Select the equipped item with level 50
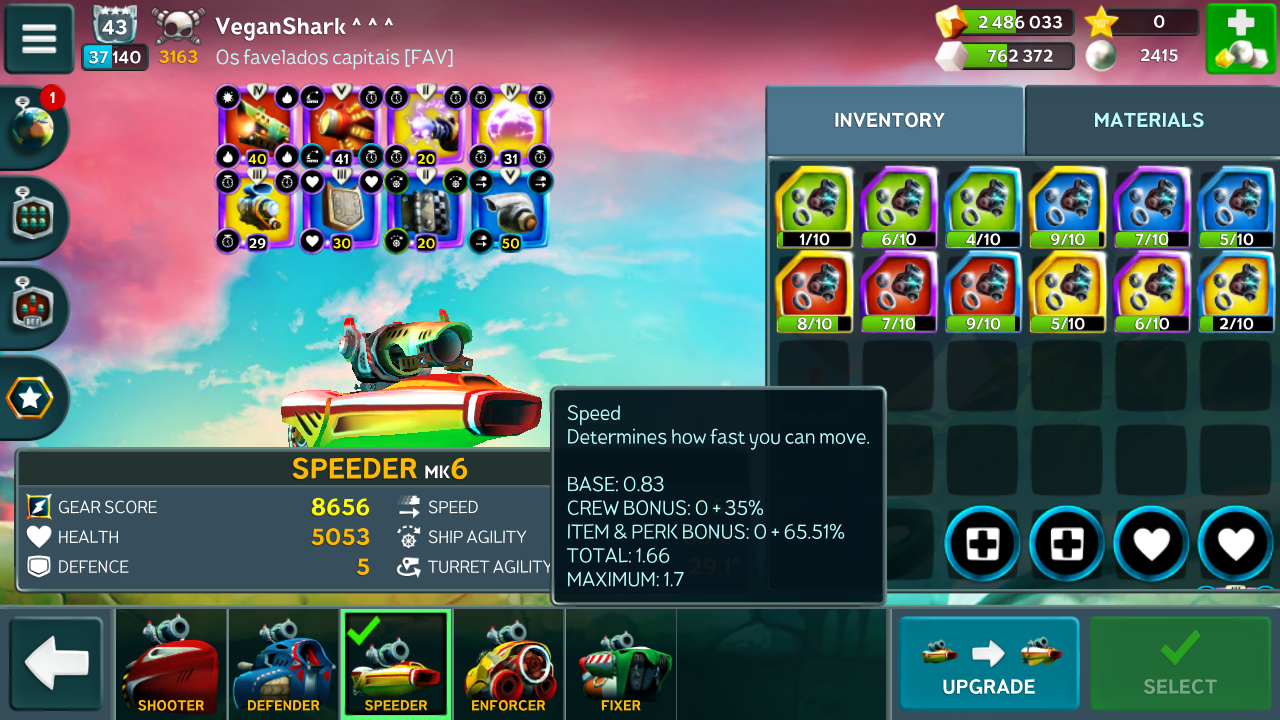This screenshot has height=720, width=1280. [x=510, y=211]
